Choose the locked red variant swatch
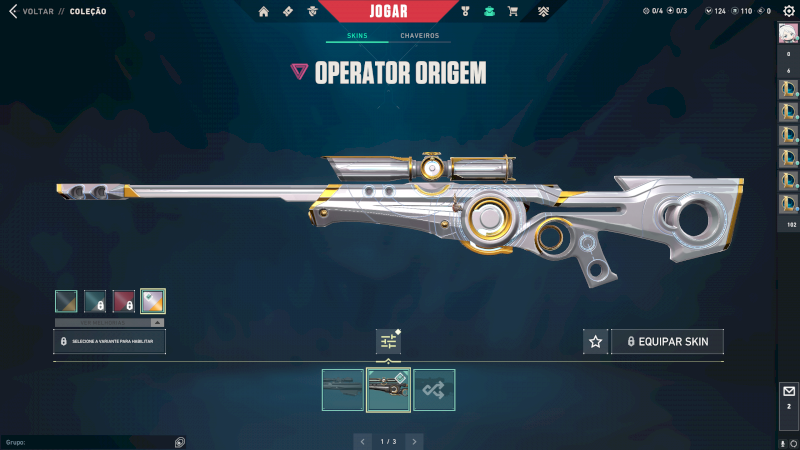The width and height of the screenshot is (800, 450). [x=124, y=301]
